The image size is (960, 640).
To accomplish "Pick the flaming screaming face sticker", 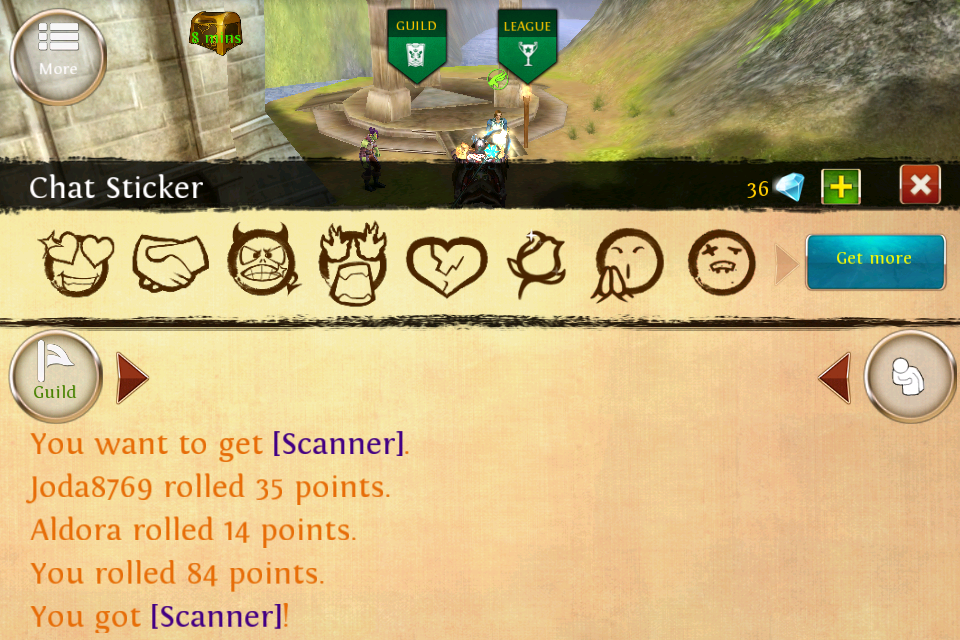I will 353,262.
